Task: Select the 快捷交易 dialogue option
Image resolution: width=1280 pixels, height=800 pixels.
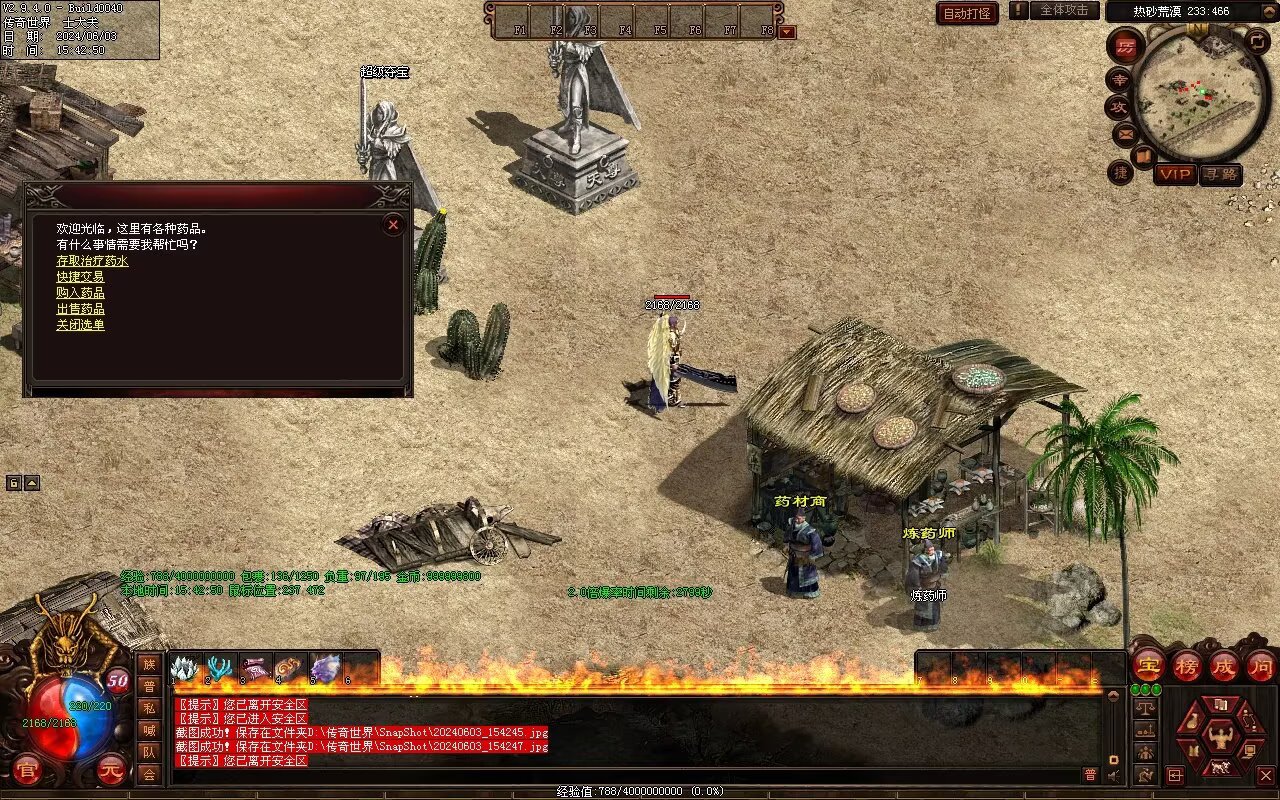Action: click(x=80, y=277)
